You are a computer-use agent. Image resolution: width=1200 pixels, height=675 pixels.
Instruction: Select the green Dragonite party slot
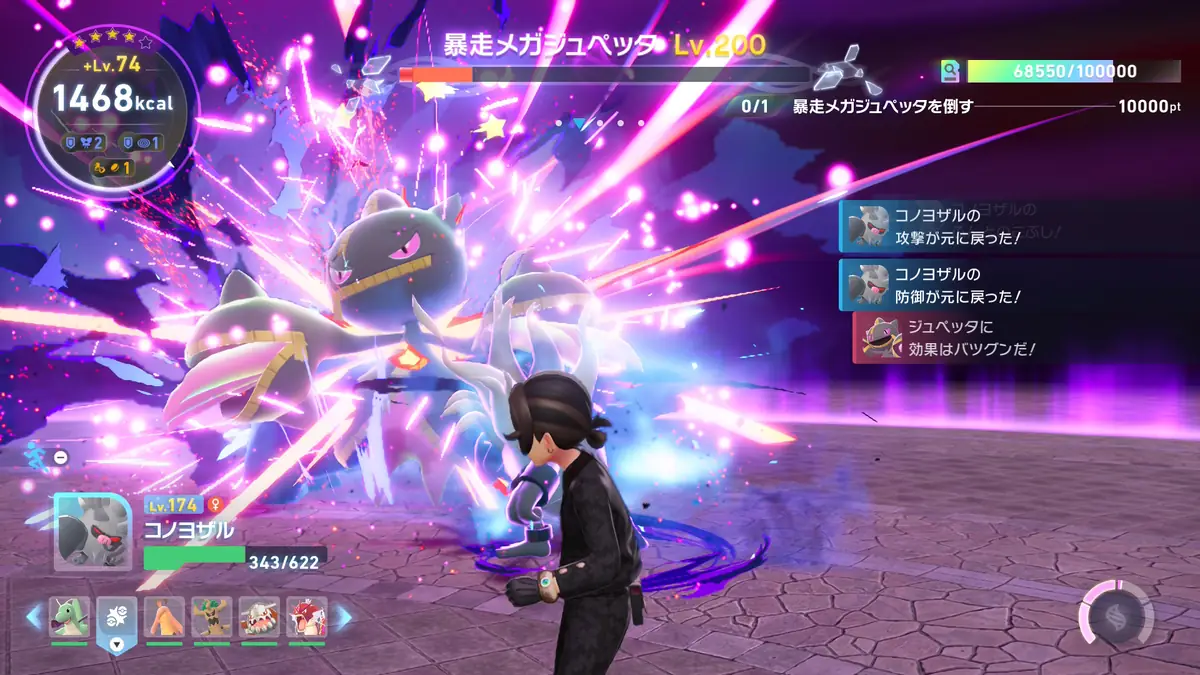(x=69, y=618)
